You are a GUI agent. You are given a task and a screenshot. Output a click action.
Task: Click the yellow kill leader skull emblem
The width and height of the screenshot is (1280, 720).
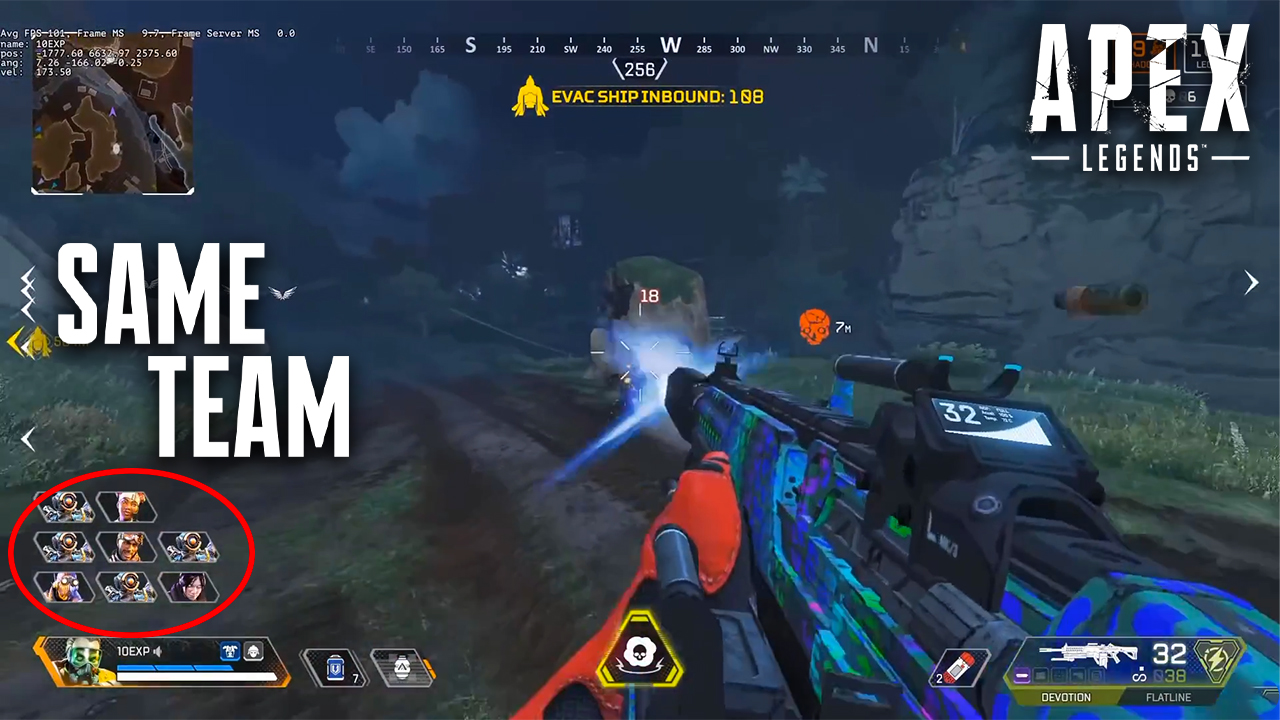(x=640, y=652)
